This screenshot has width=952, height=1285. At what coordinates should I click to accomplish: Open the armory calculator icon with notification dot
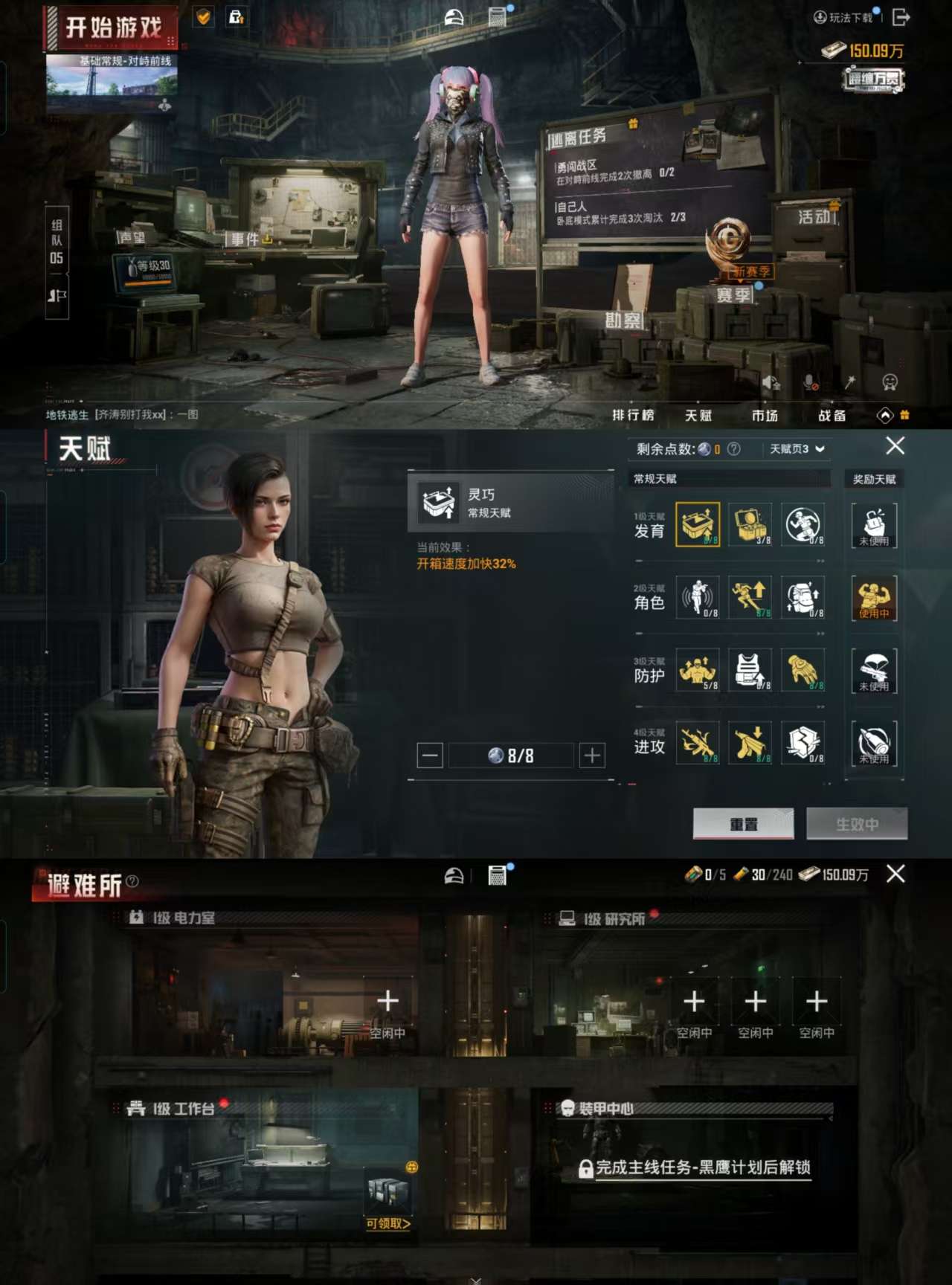[496, 16]
